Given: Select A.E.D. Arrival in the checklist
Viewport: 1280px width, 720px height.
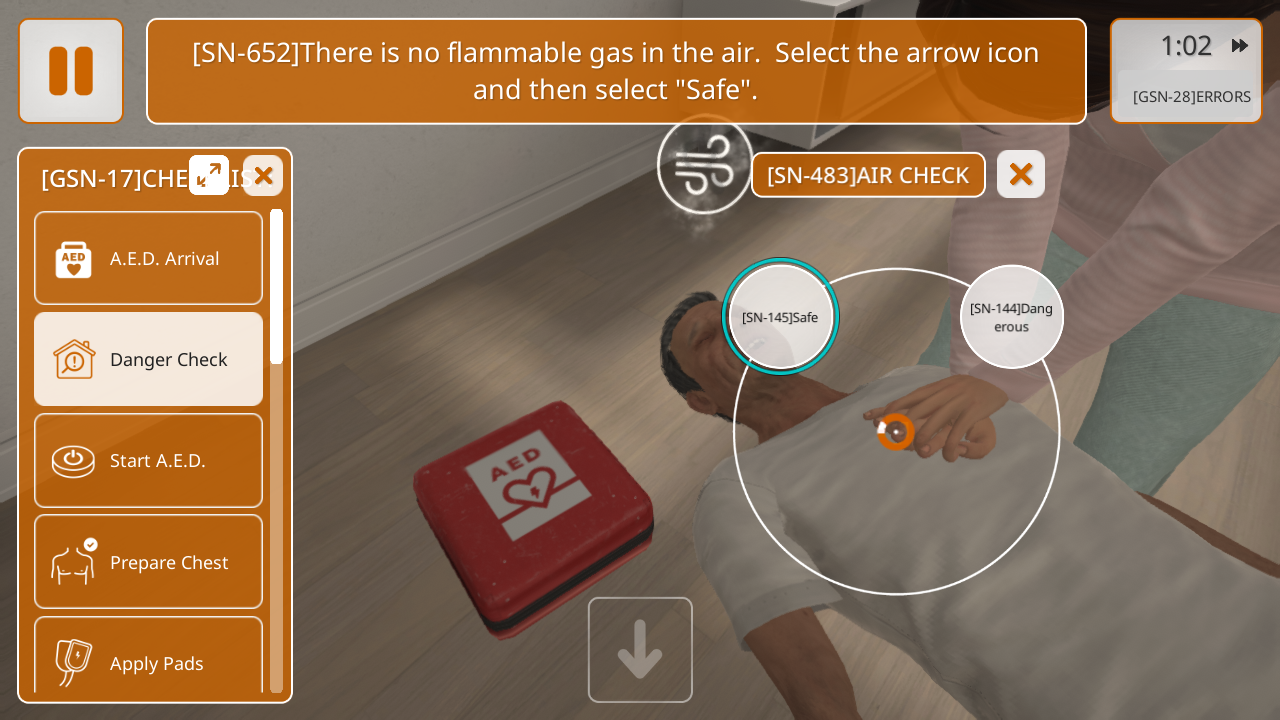Looking at the screenshot, I should coord(148,258).
